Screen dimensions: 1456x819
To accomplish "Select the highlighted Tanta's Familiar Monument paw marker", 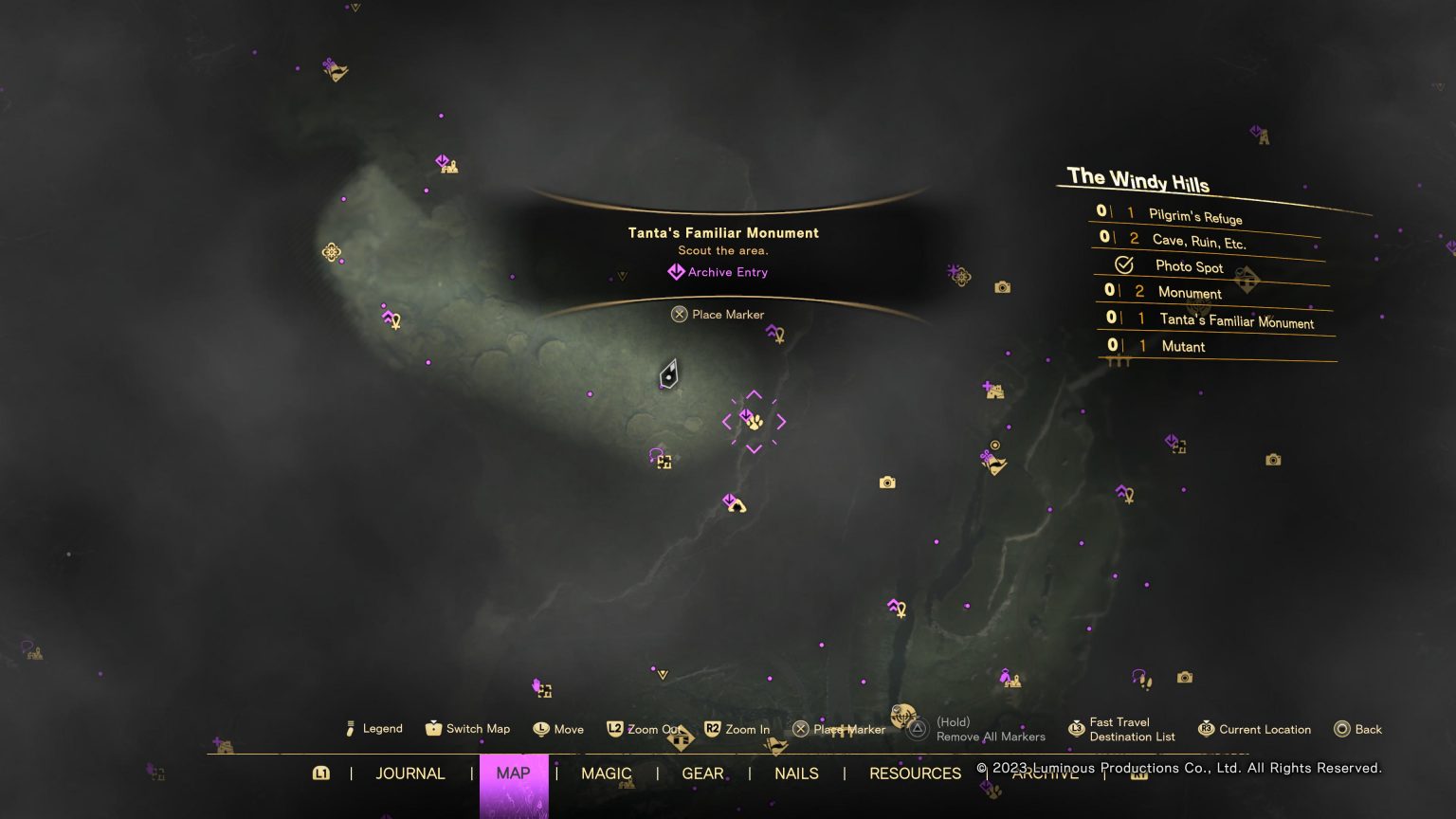I will pyautogui.click(x=754, y=421).
